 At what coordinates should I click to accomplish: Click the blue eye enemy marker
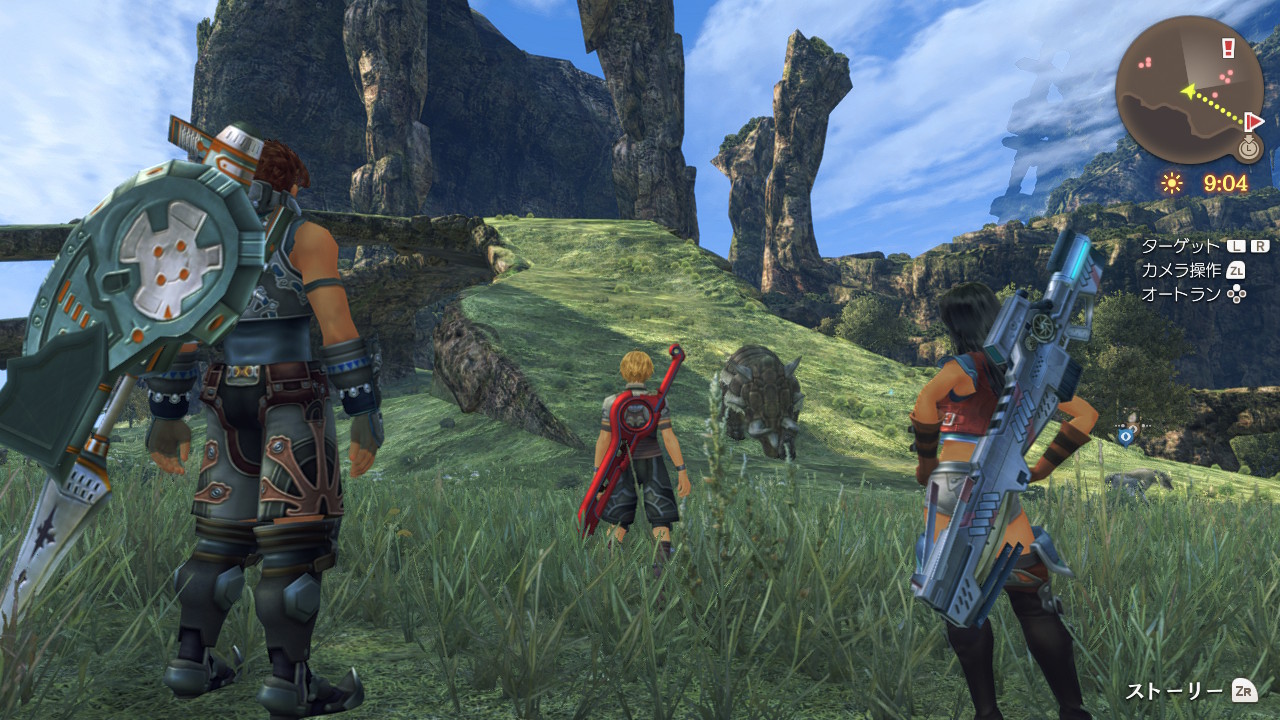point(1127,435)
